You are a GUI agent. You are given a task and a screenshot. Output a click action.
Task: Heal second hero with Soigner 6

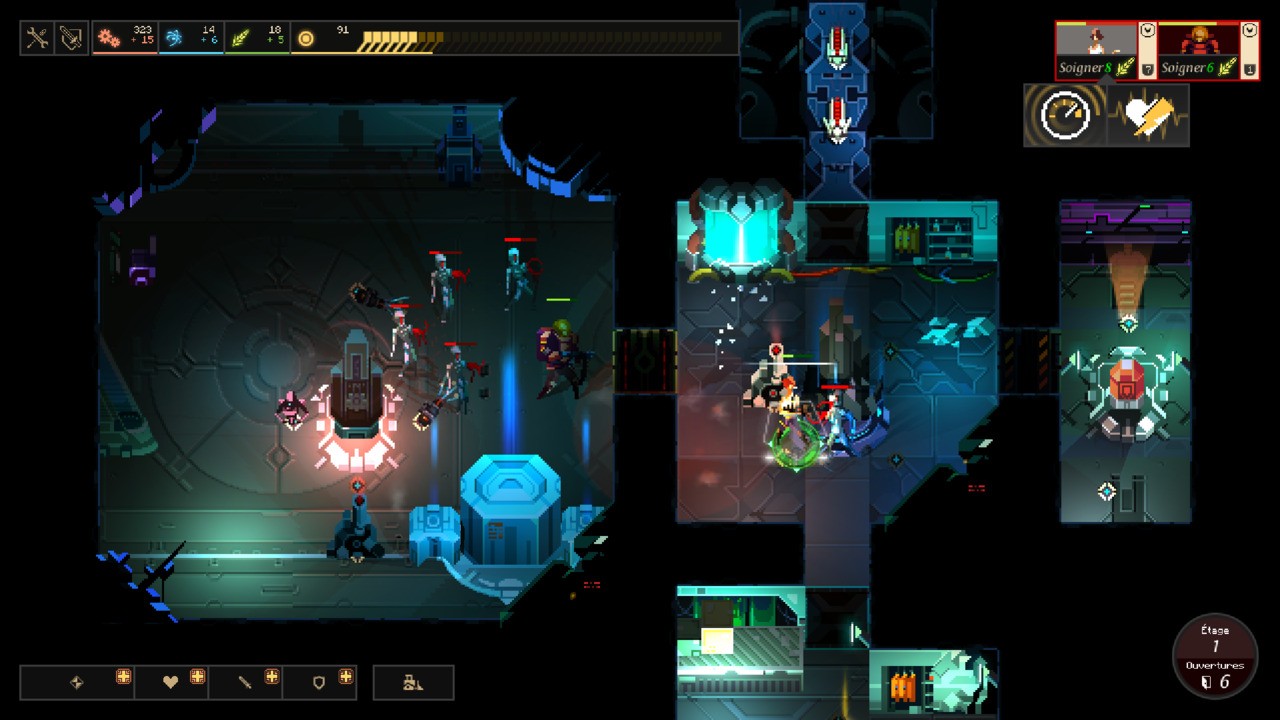[x=1197, y=68]
